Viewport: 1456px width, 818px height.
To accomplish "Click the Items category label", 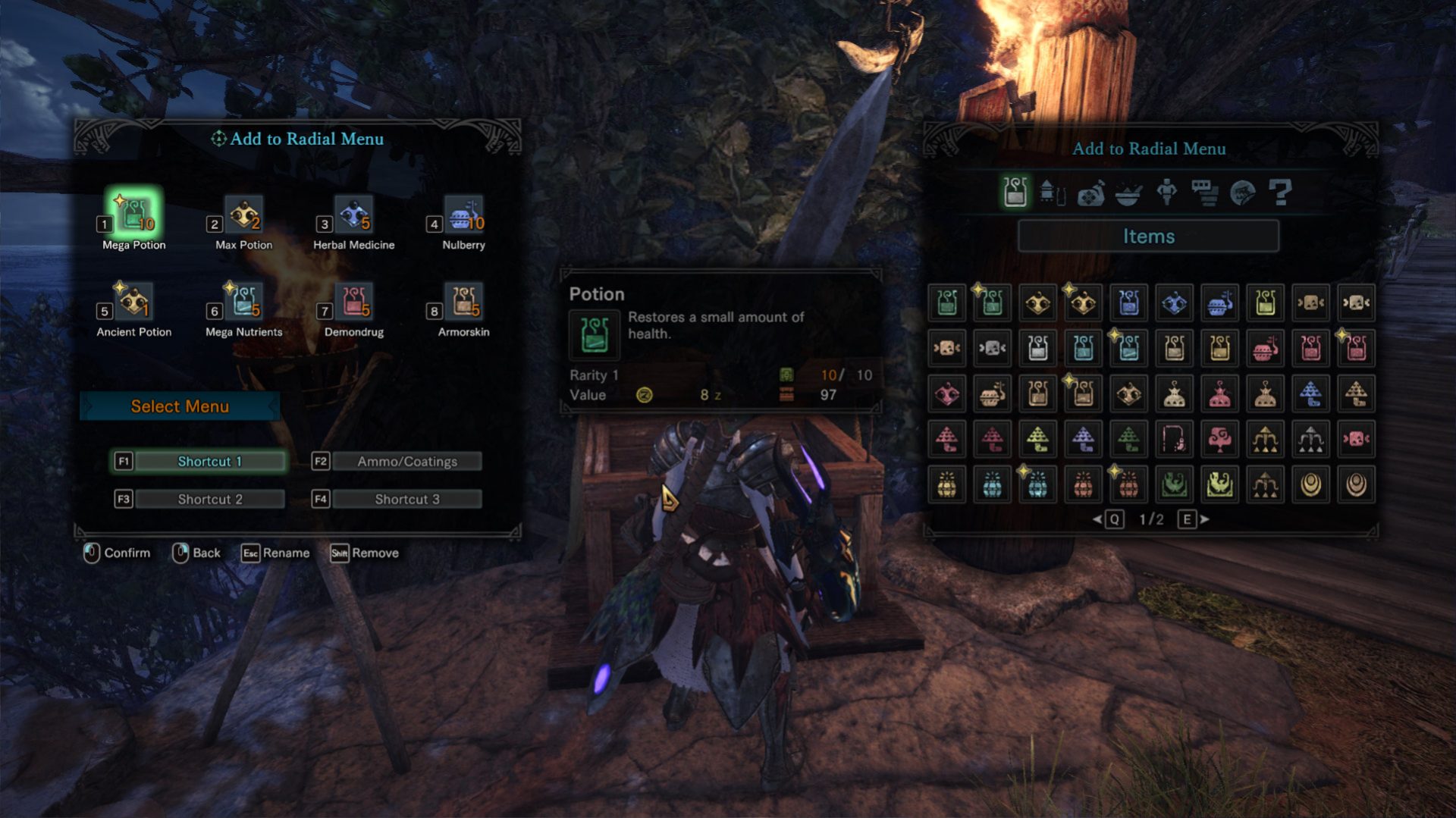I will point(1148,237).
